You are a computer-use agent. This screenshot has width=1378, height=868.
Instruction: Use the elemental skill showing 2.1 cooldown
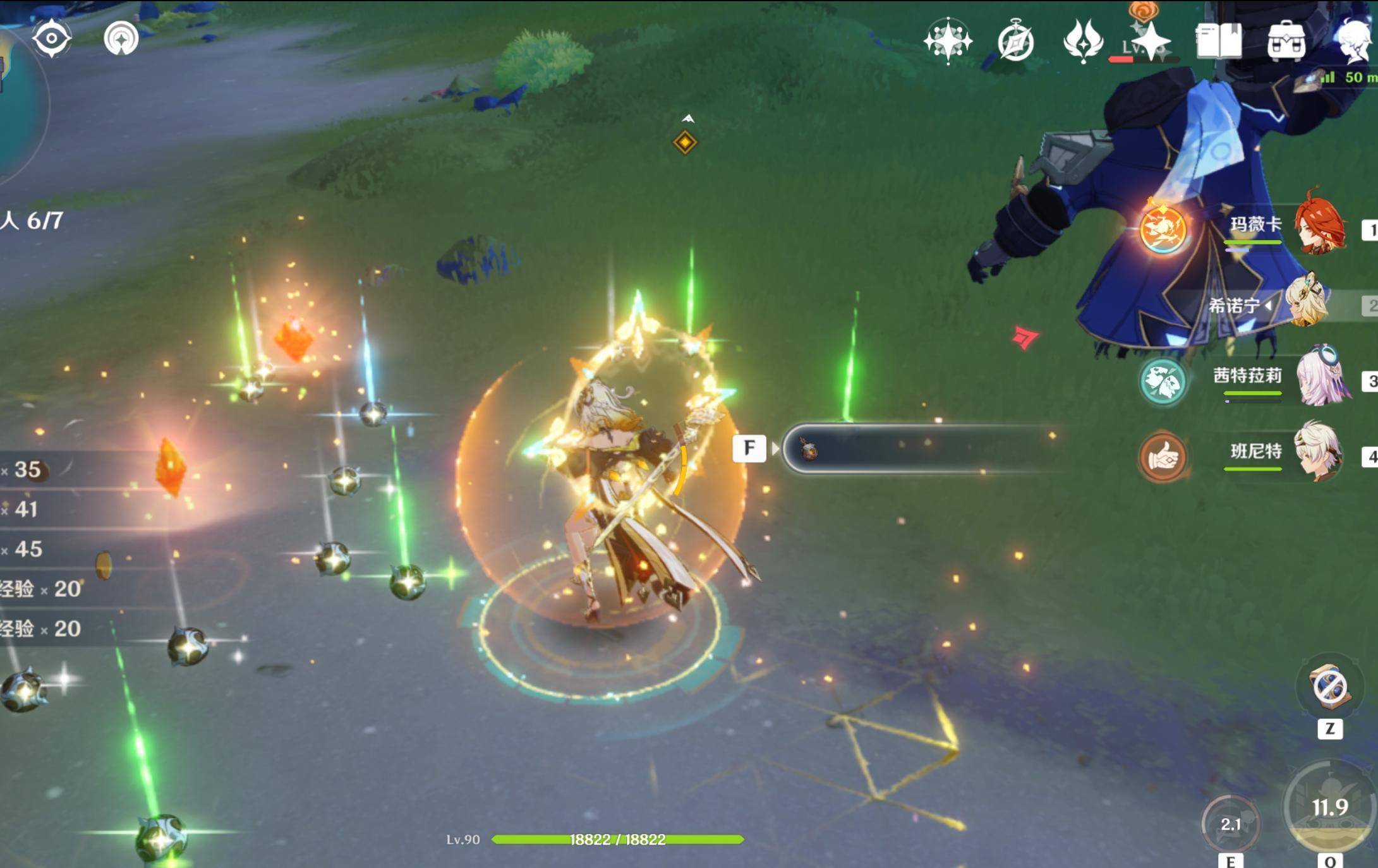tap(1230, 824)
